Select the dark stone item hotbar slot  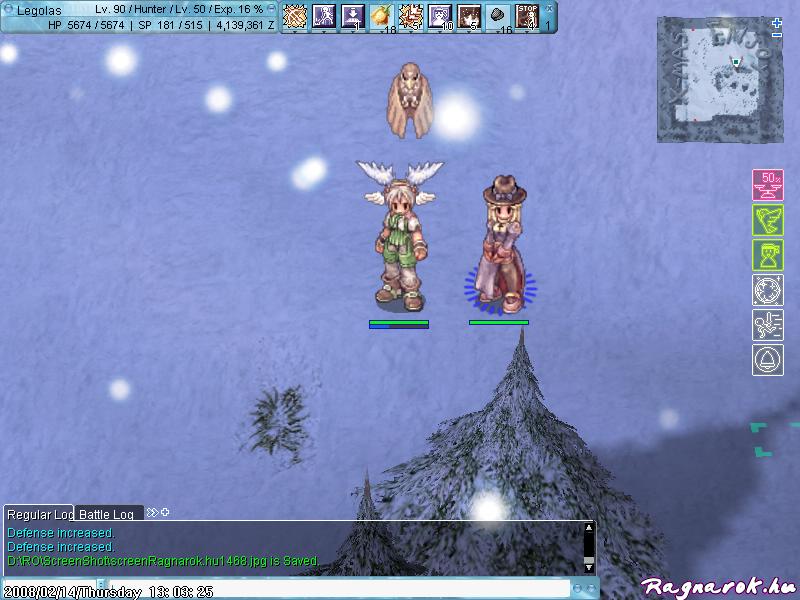[498, 15]
